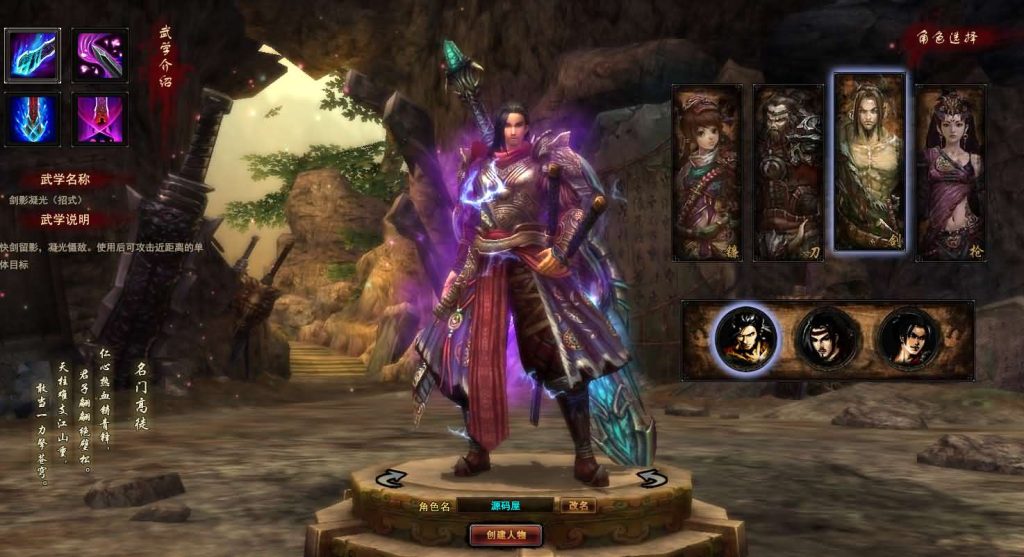The height and width of the screenshot is (557, 1024).
Task: Click the 创建人物 create character button
Action: click(505, 534)
